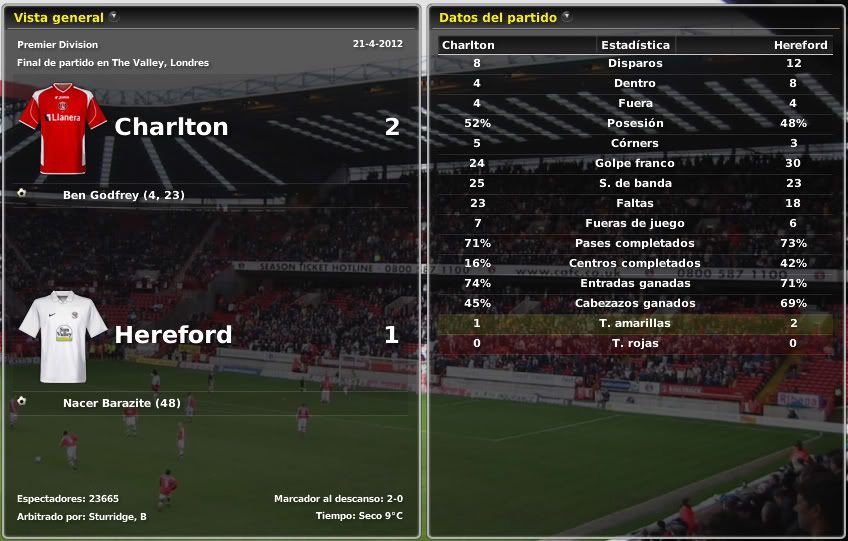
Task: Select the Córners statistic row
Action: pos(635,143)
